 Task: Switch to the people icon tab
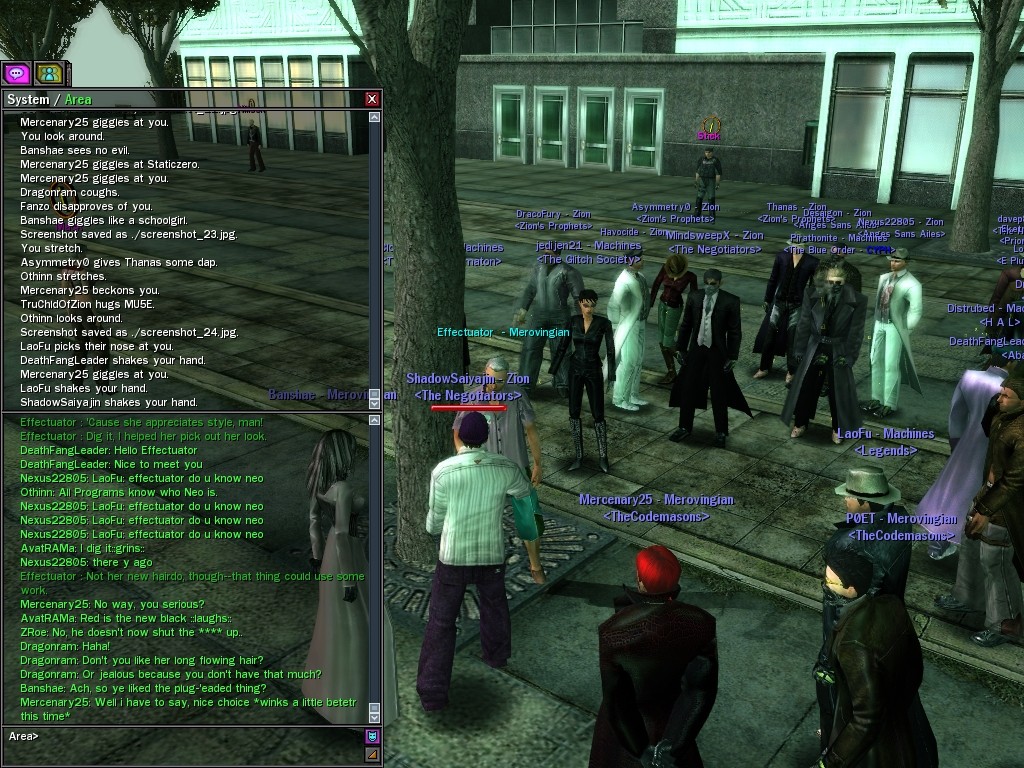[49, 73]
